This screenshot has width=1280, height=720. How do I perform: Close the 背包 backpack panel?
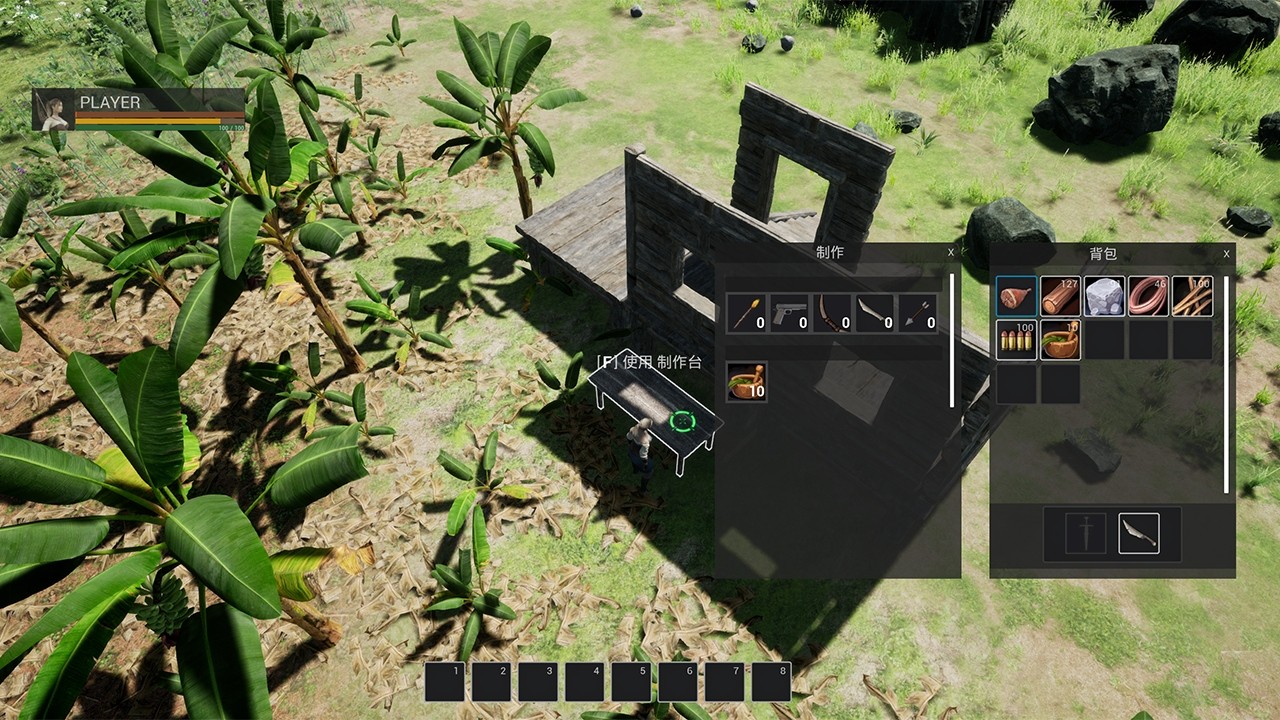1226,253
